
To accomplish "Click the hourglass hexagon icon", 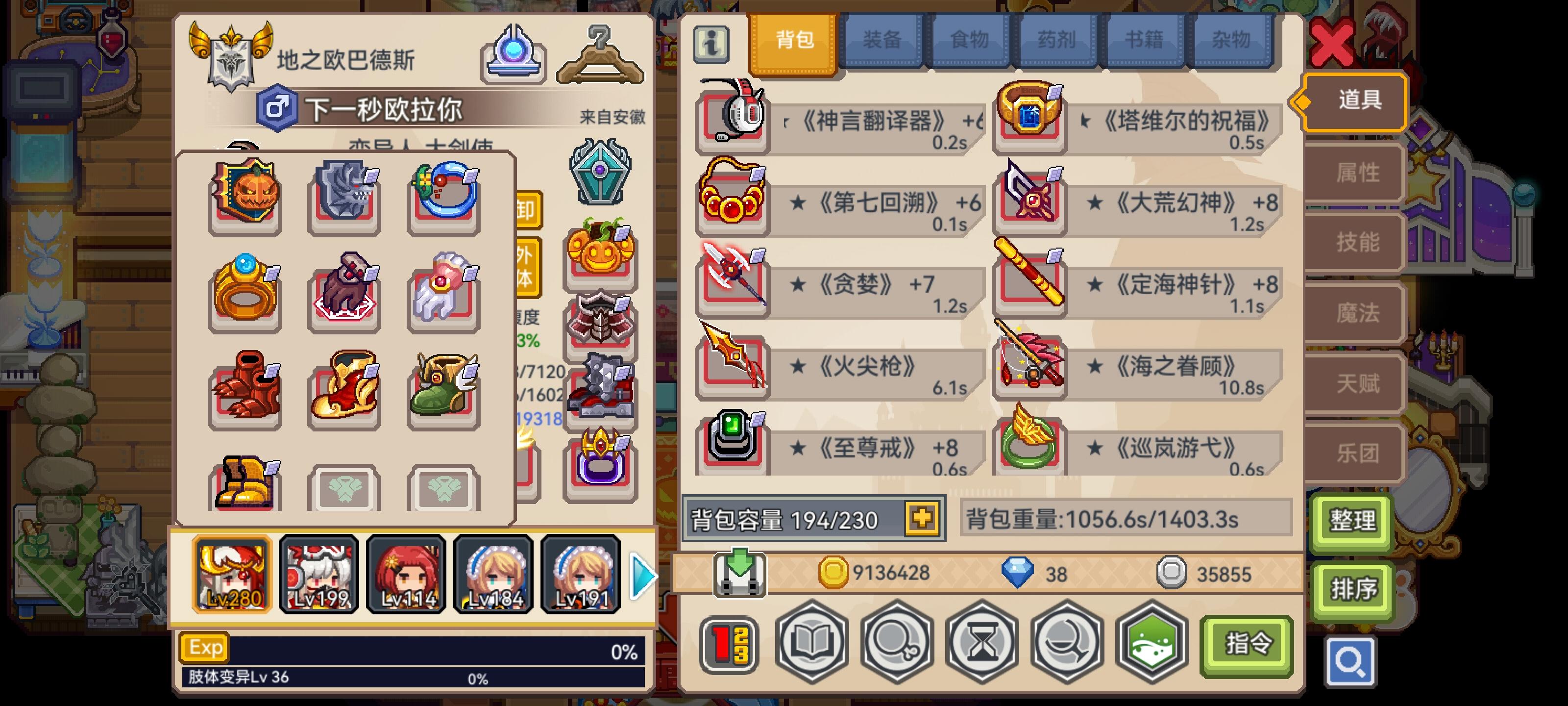I will (981, 644).
